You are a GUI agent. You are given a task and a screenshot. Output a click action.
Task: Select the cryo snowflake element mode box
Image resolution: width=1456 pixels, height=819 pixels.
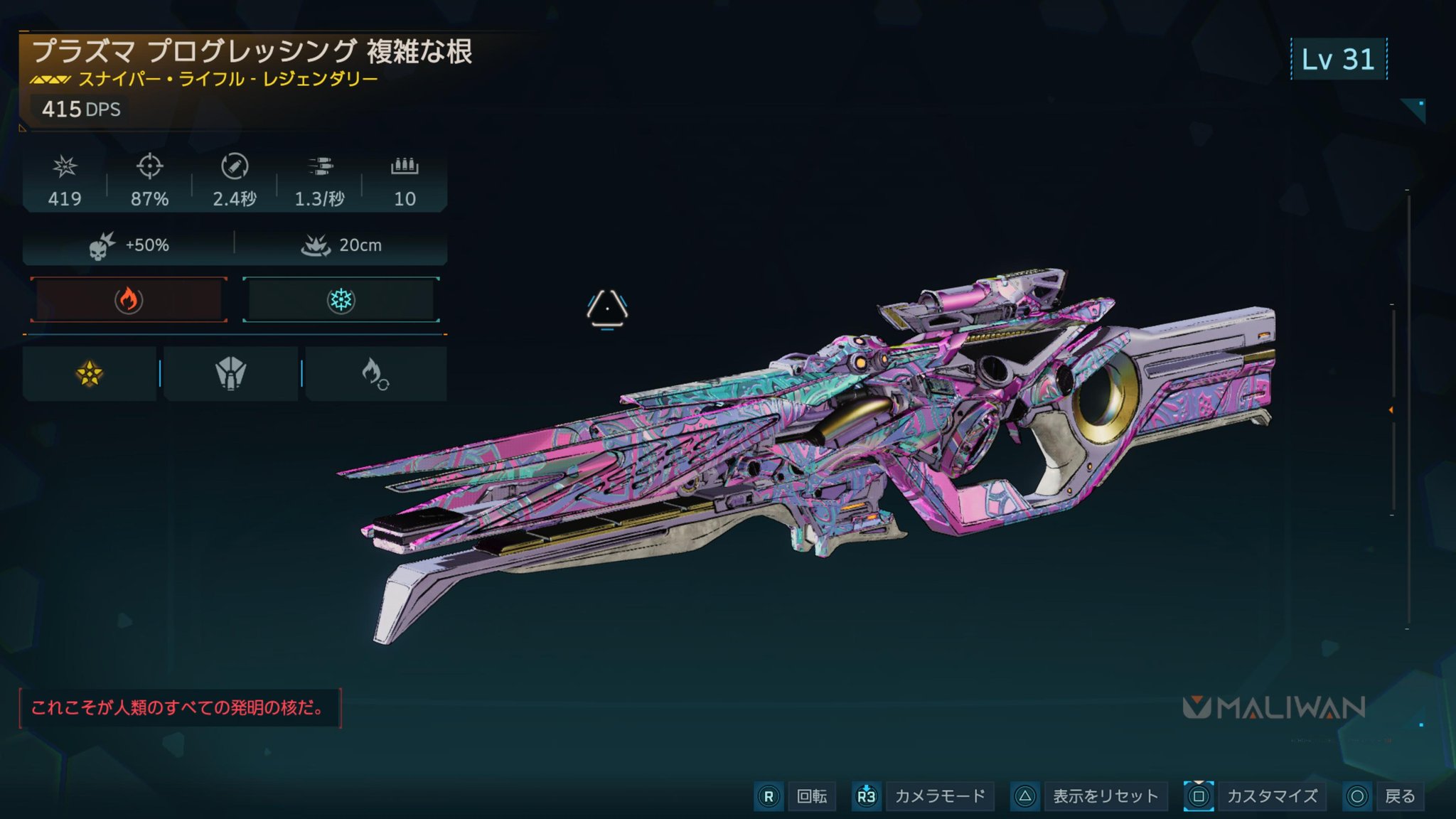[x=341, y=300]
